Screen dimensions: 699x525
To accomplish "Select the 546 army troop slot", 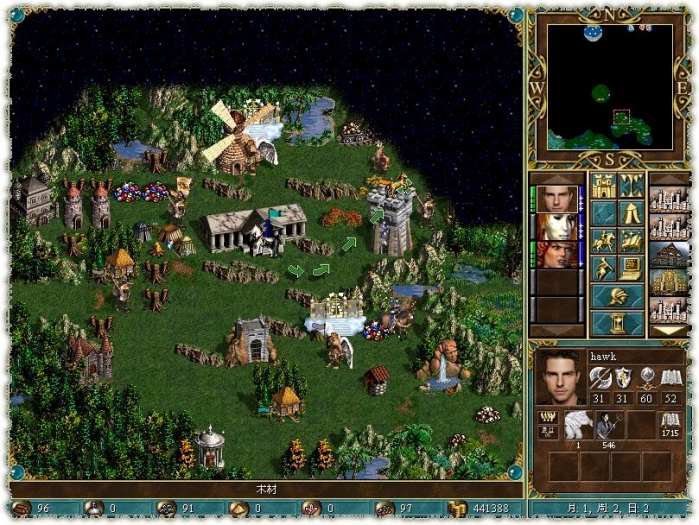I will (x=607, y=425).
